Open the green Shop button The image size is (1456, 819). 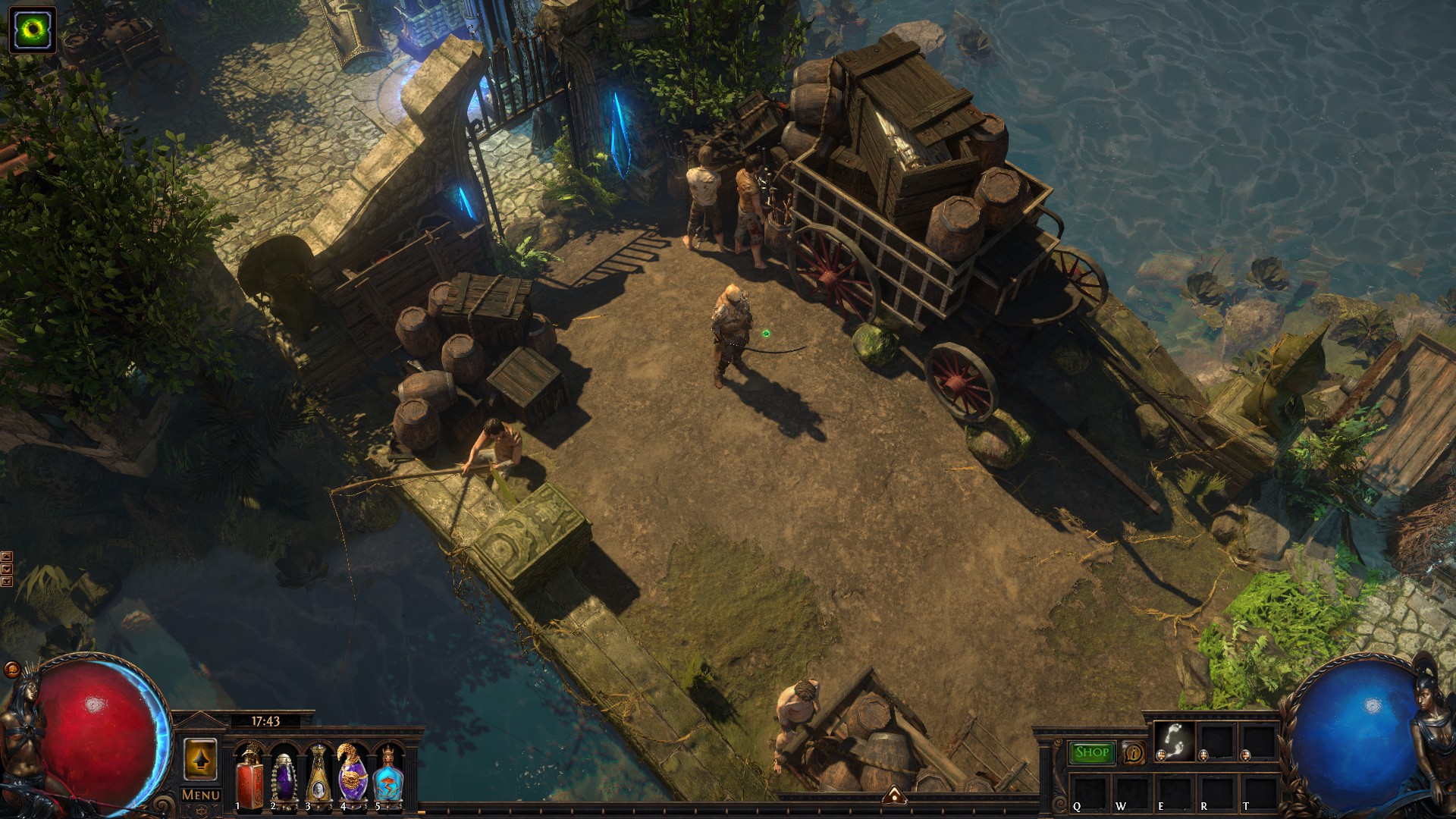[x=1092, y=752]
